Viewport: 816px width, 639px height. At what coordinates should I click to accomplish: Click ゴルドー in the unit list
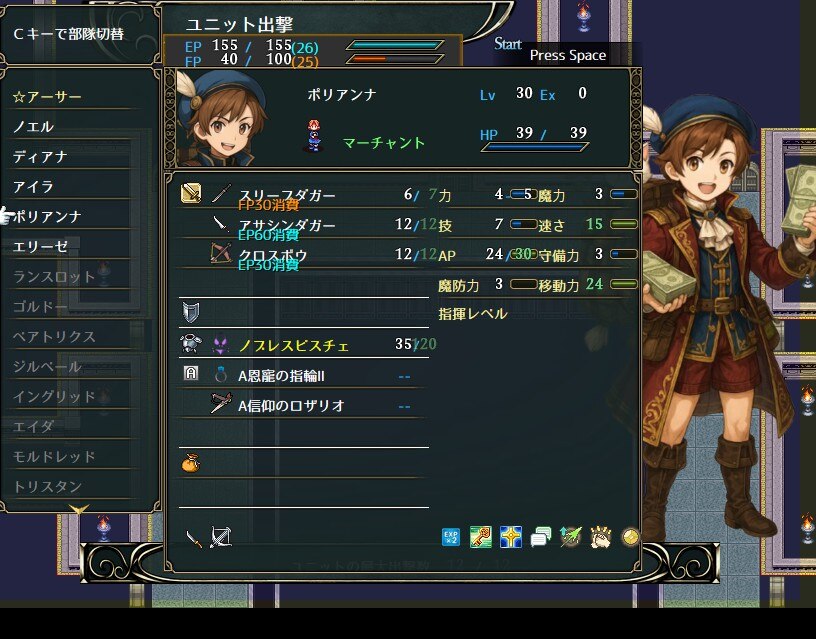[41, 307]
